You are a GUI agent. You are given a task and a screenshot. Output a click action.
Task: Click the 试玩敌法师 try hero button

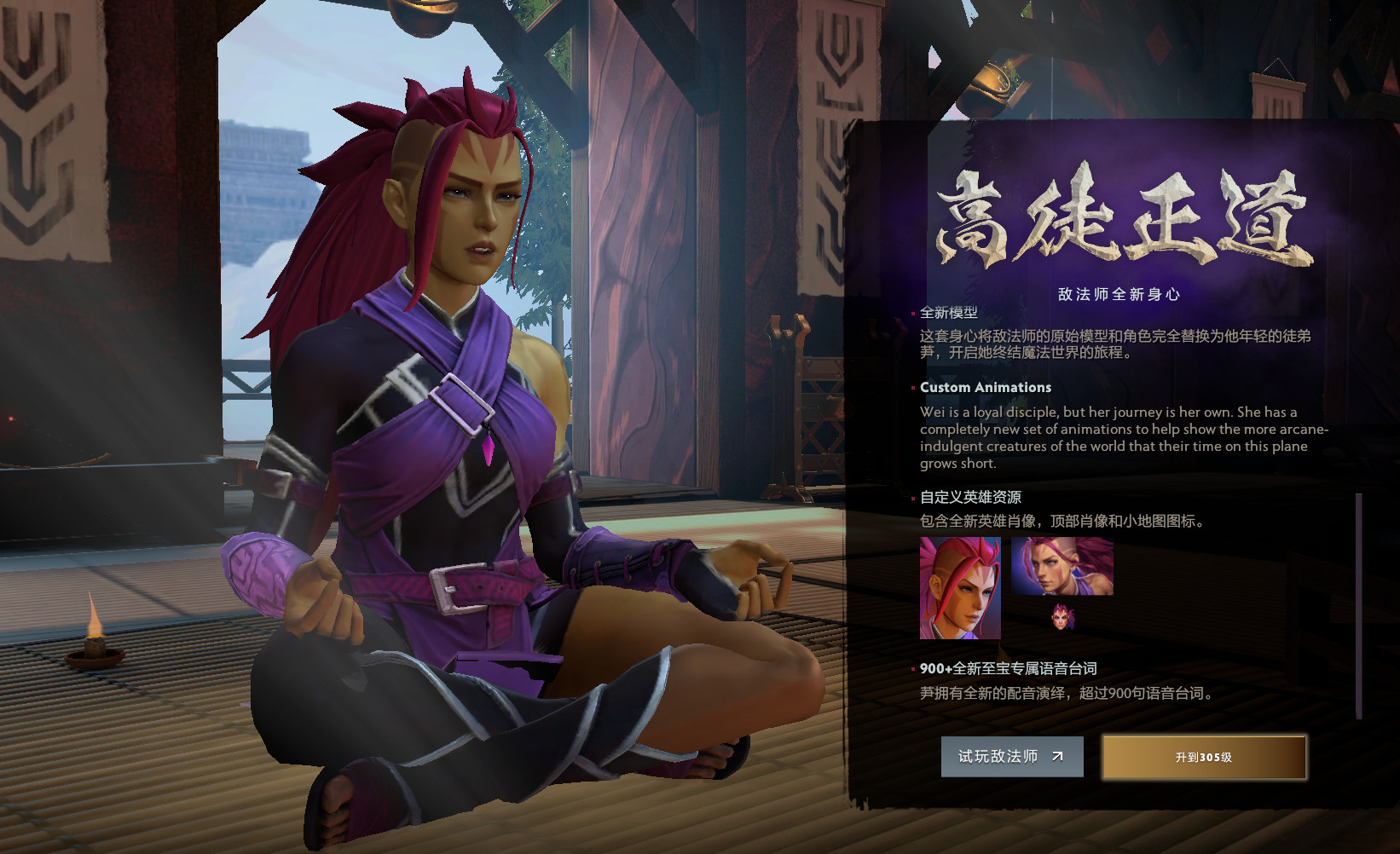[1012, 756]
